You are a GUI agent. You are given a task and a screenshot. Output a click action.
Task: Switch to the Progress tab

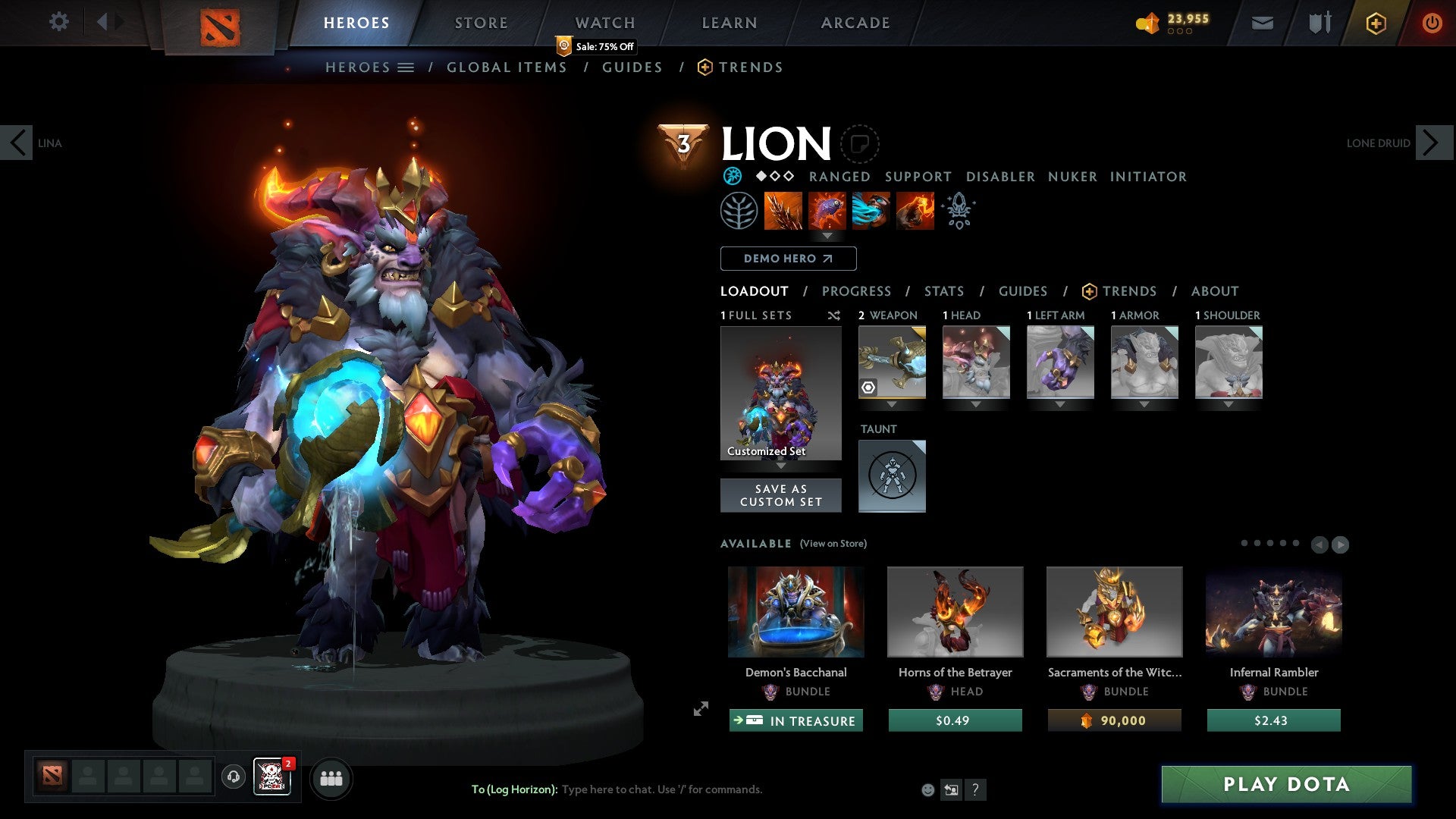point(857,291)
